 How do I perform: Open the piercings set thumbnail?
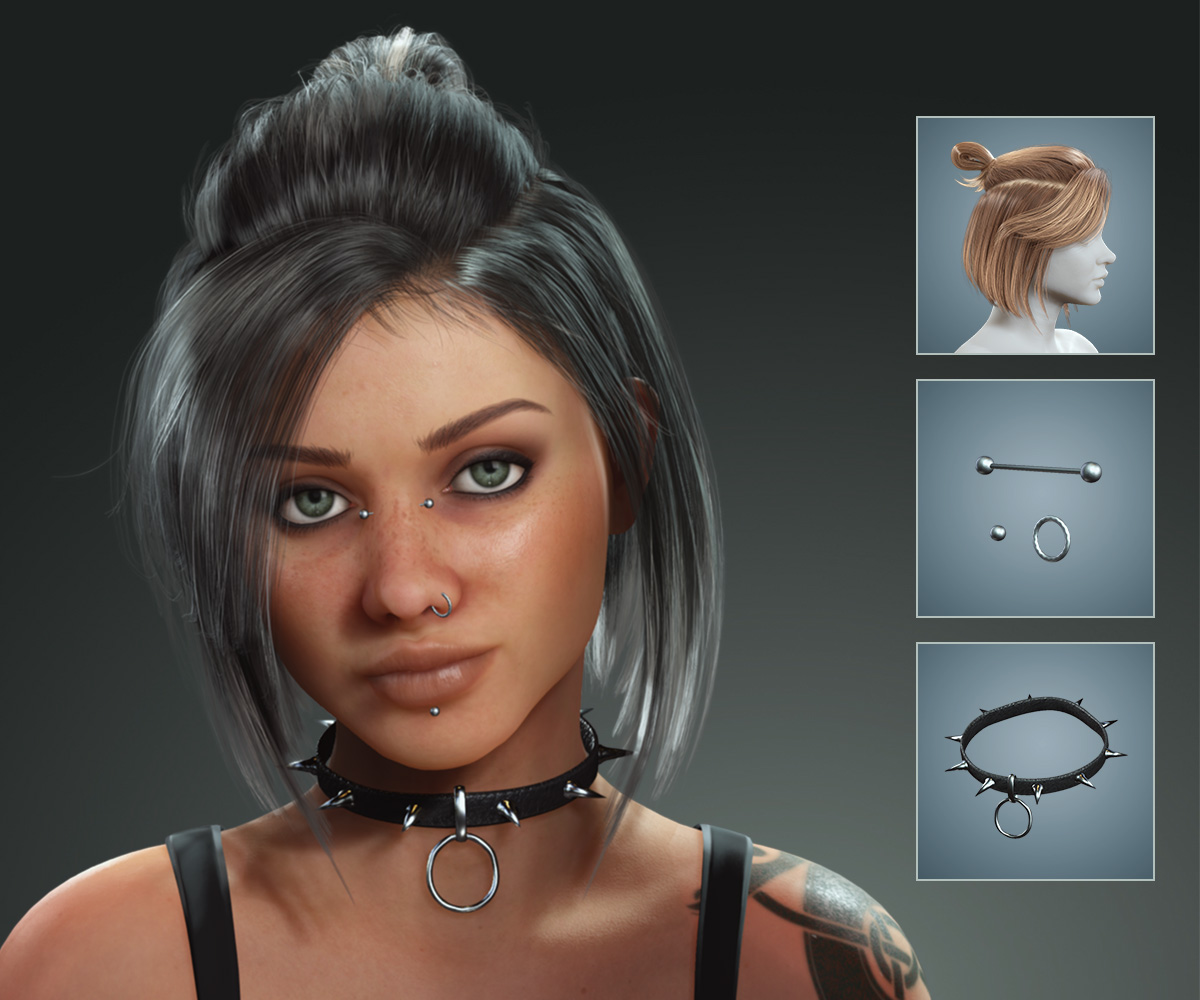[1035, 498]
